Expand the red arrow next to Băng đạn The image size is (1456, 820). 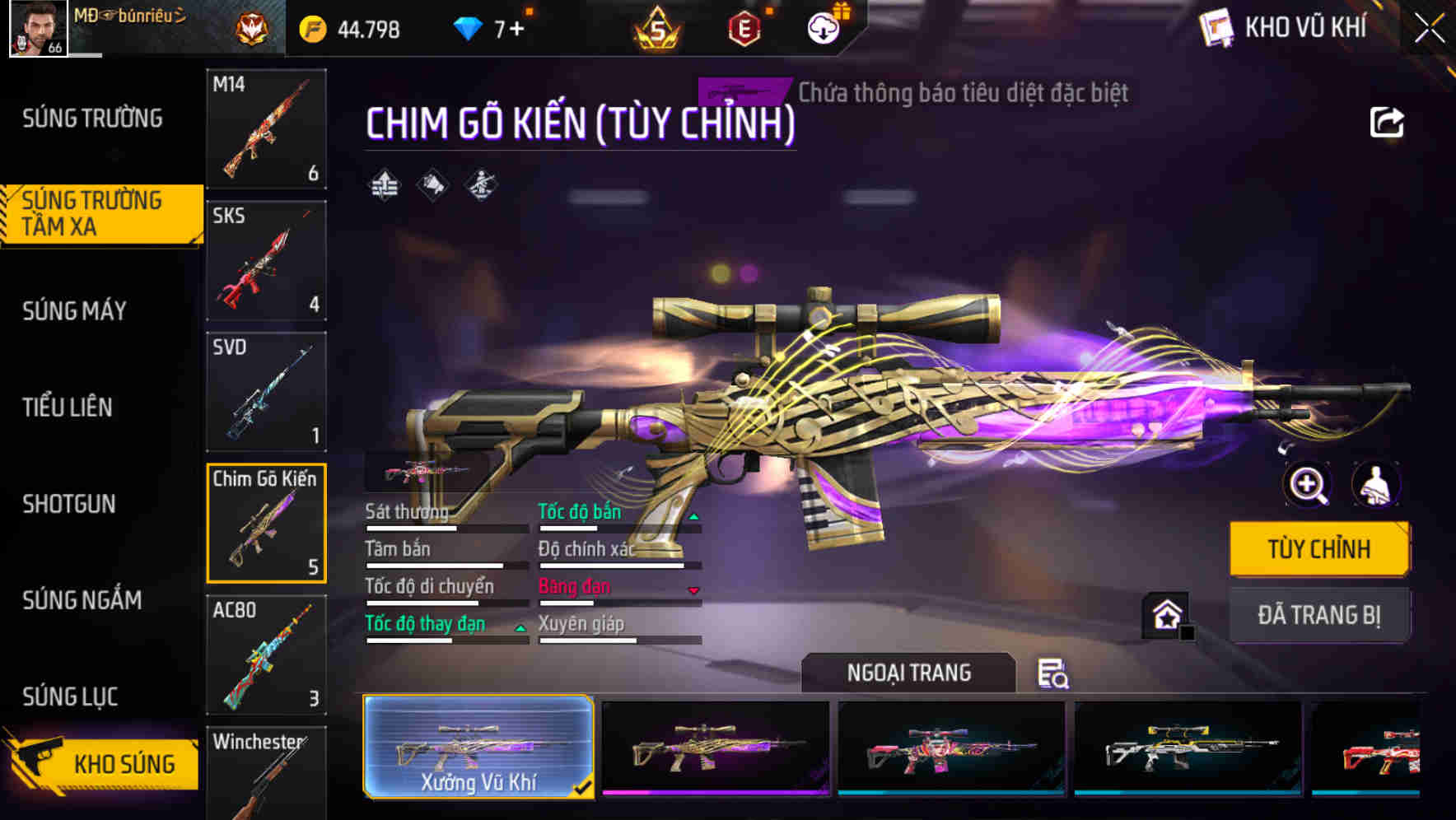click(694, 592)
